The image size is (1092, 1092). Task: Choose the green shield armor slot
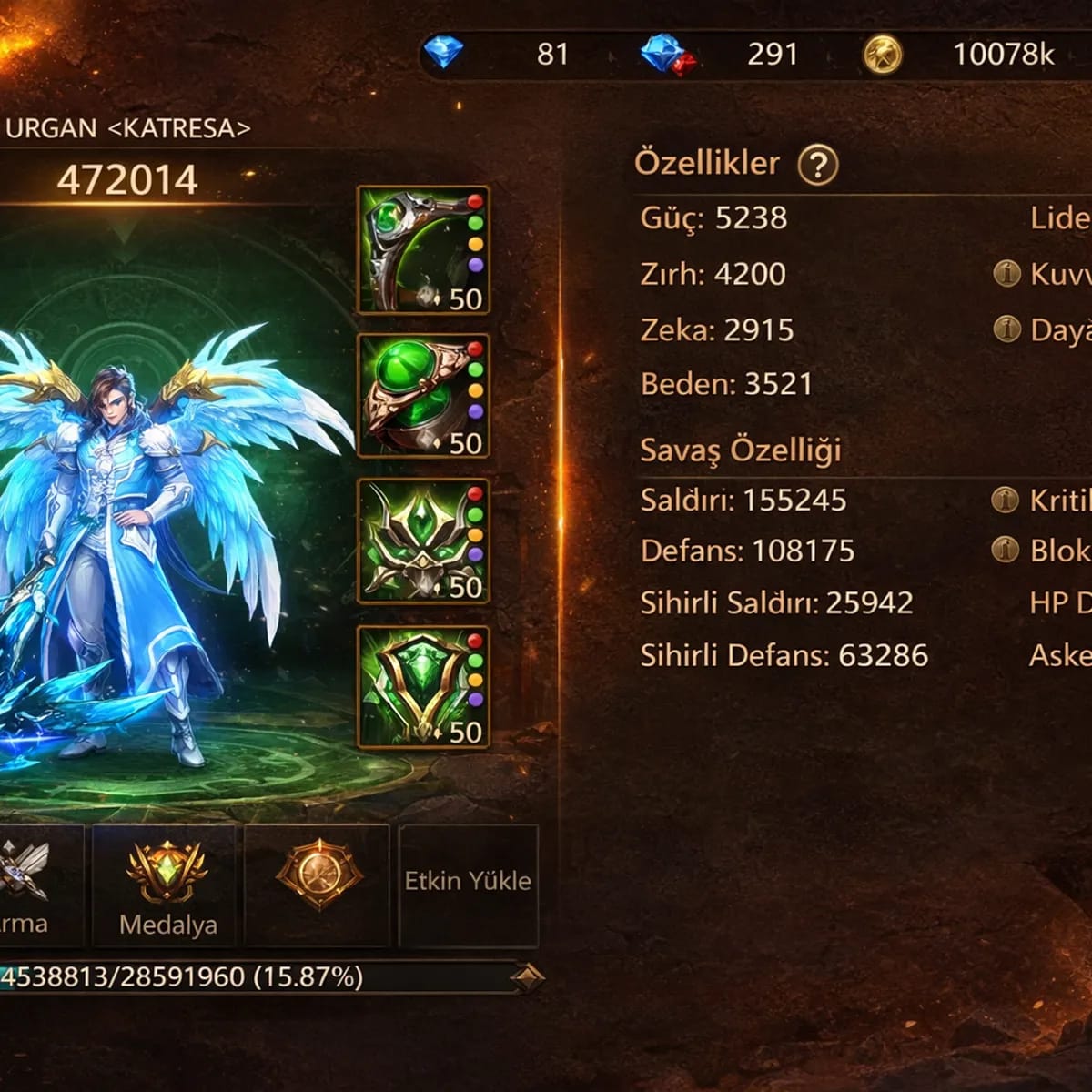tap(422, 687)
